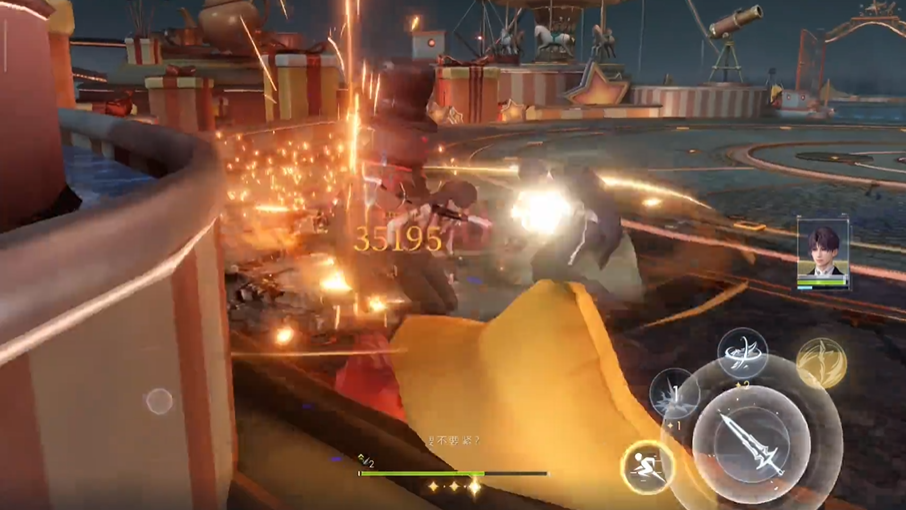Touch the virtual joystick circle
This screenshot has width=906, height=510.
coord(159,401)
